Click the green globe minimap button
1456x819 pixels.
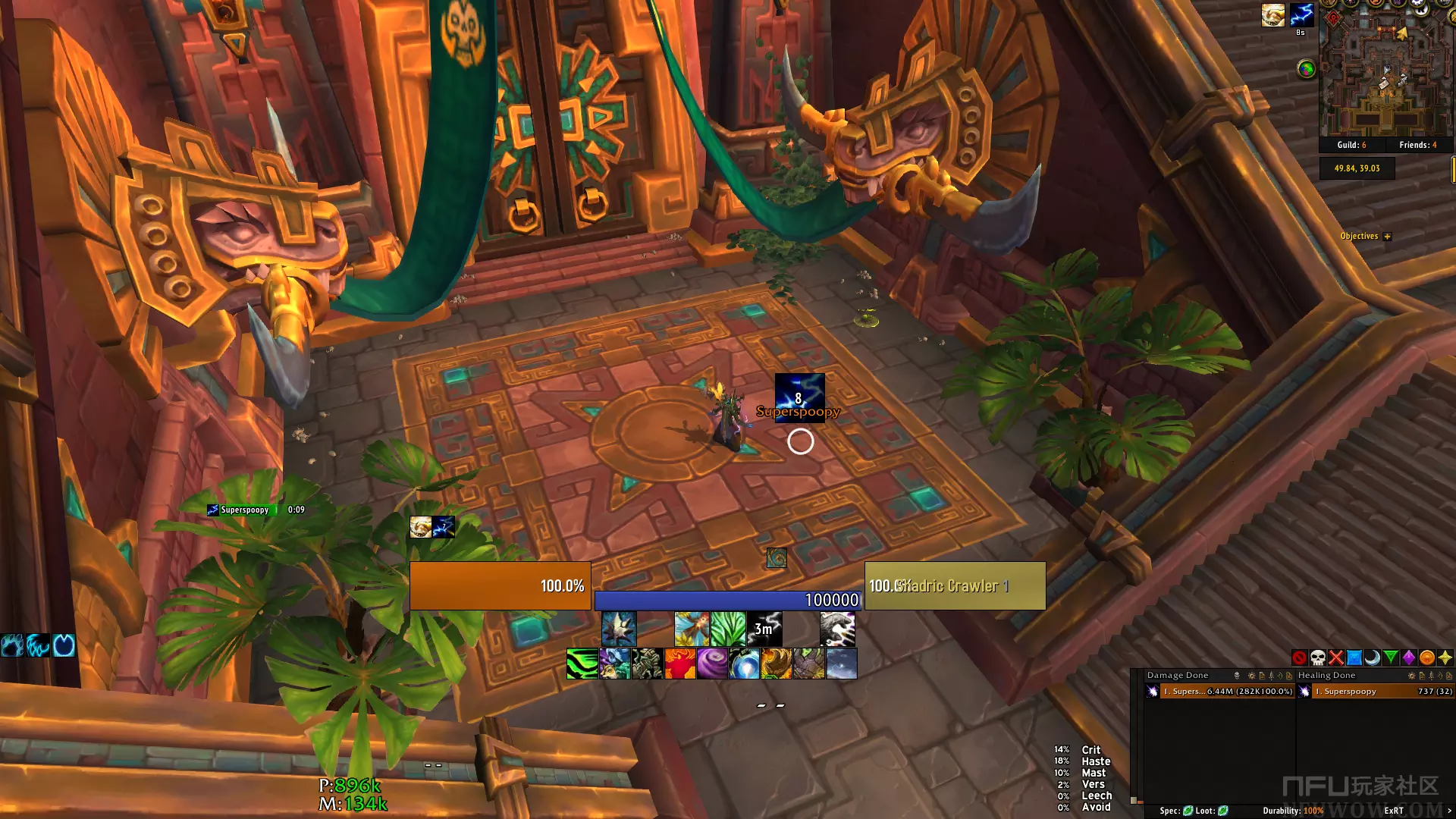pyautogui.click(x=1306, y=69)
